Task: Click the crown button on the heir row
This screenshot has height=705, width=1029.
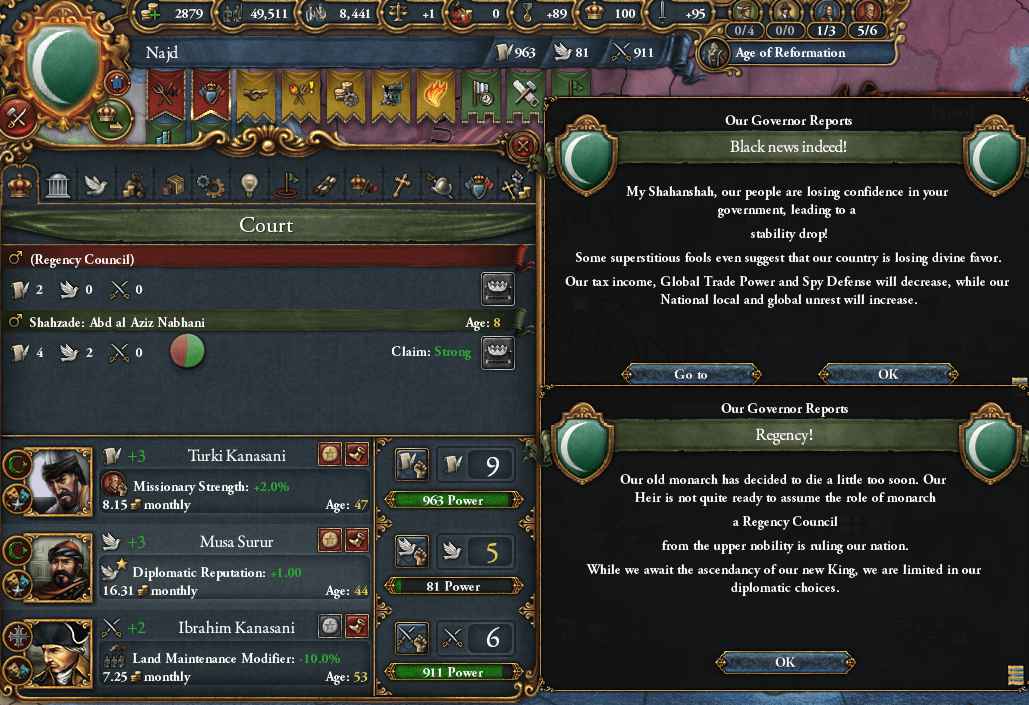Action: point(497,351)
